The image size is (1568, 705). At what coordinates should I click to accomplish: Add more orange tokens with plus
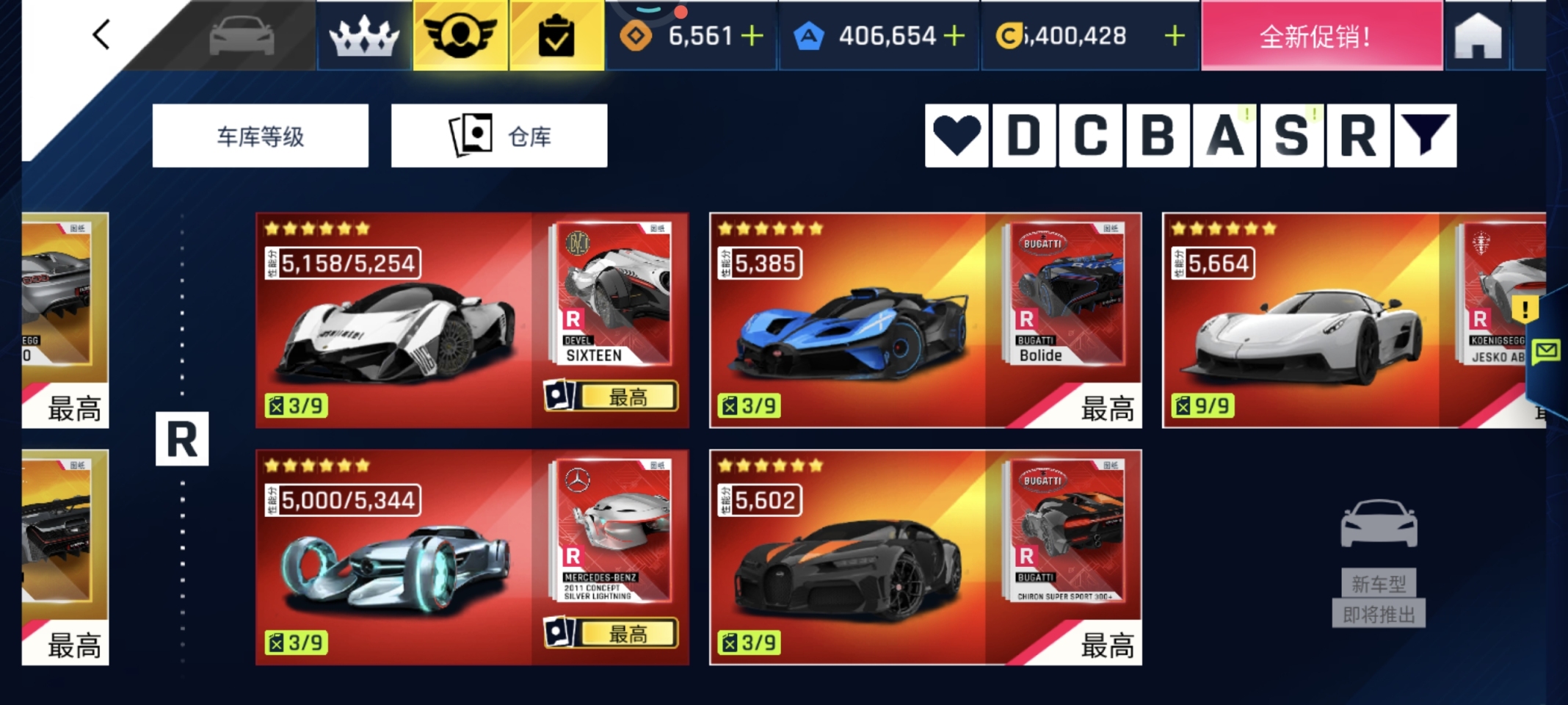pos(752,35)
